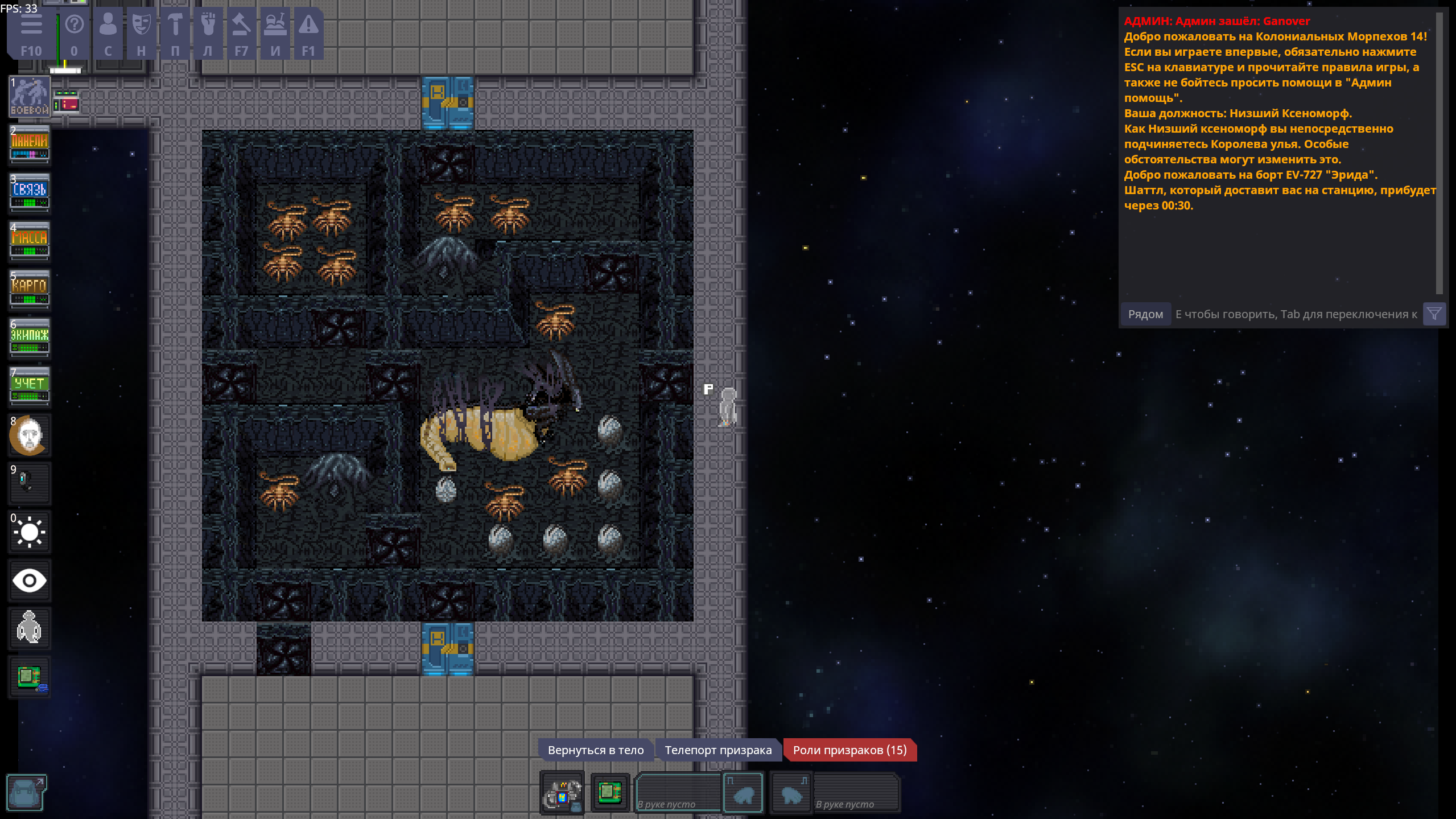Click the 'Вернуться в тело' button
The image size is (1456, 819).
595,750
